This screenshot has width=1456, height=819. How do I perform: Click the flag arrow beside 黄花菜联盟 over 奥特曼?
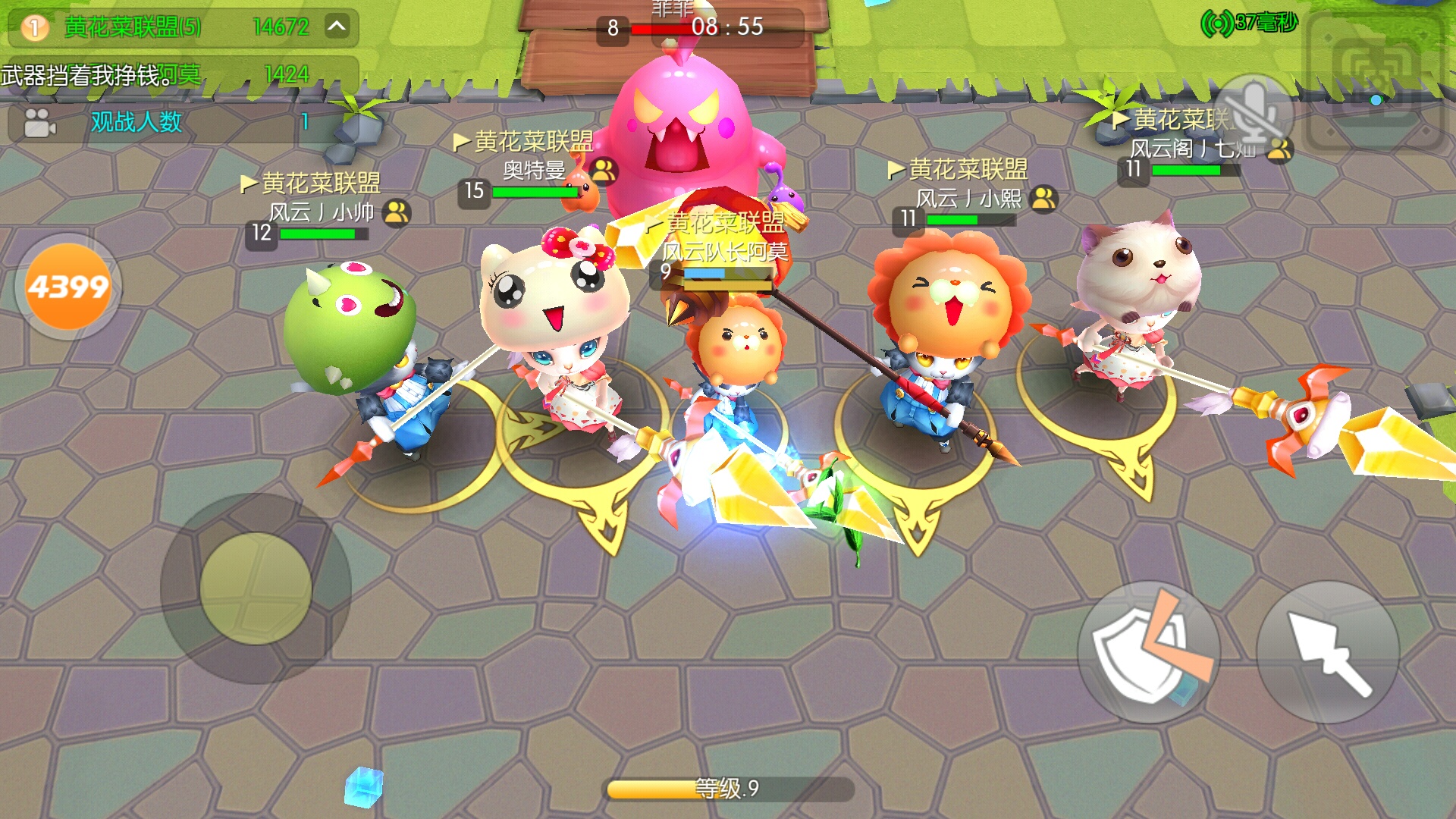point(460,143)
